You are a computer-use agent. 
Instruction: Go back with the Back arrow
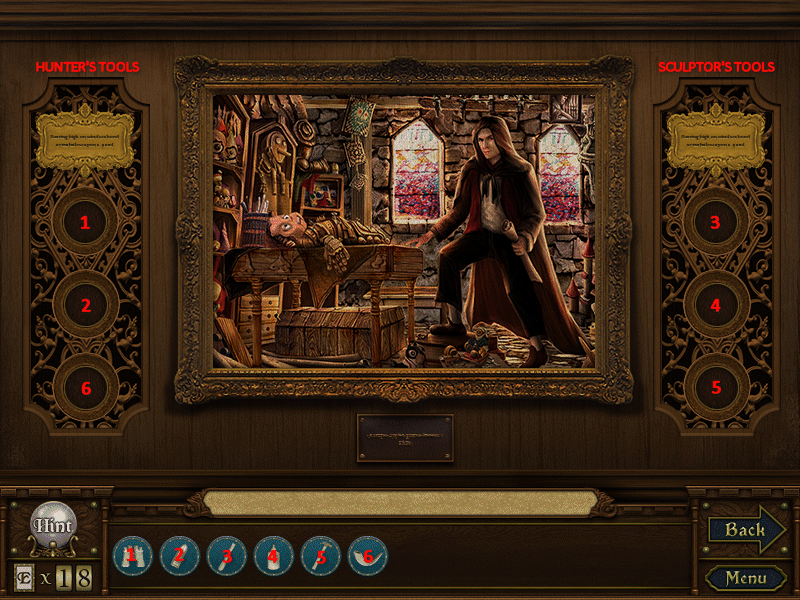tap(746, 530)
